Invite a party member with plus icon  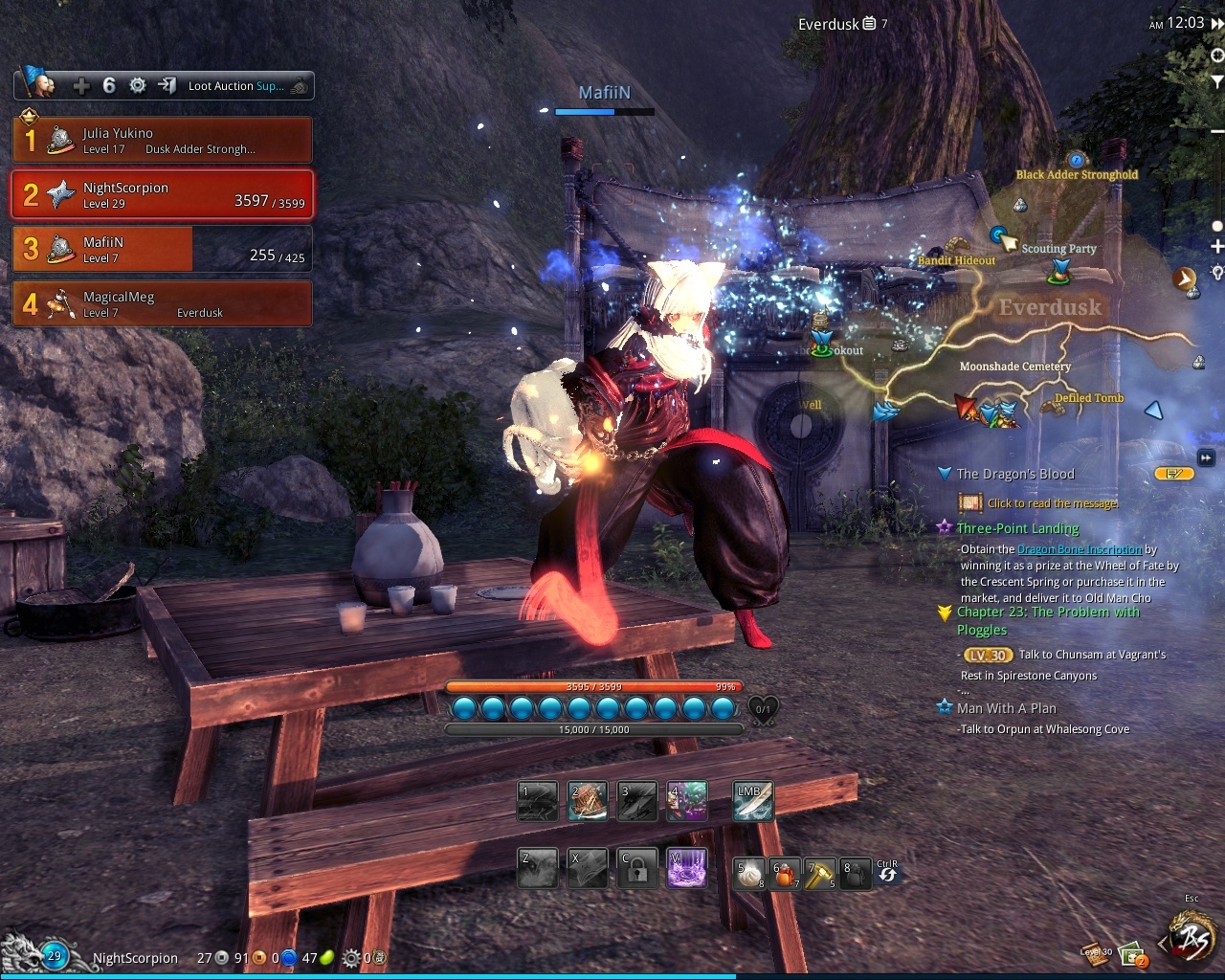point(81,86)
